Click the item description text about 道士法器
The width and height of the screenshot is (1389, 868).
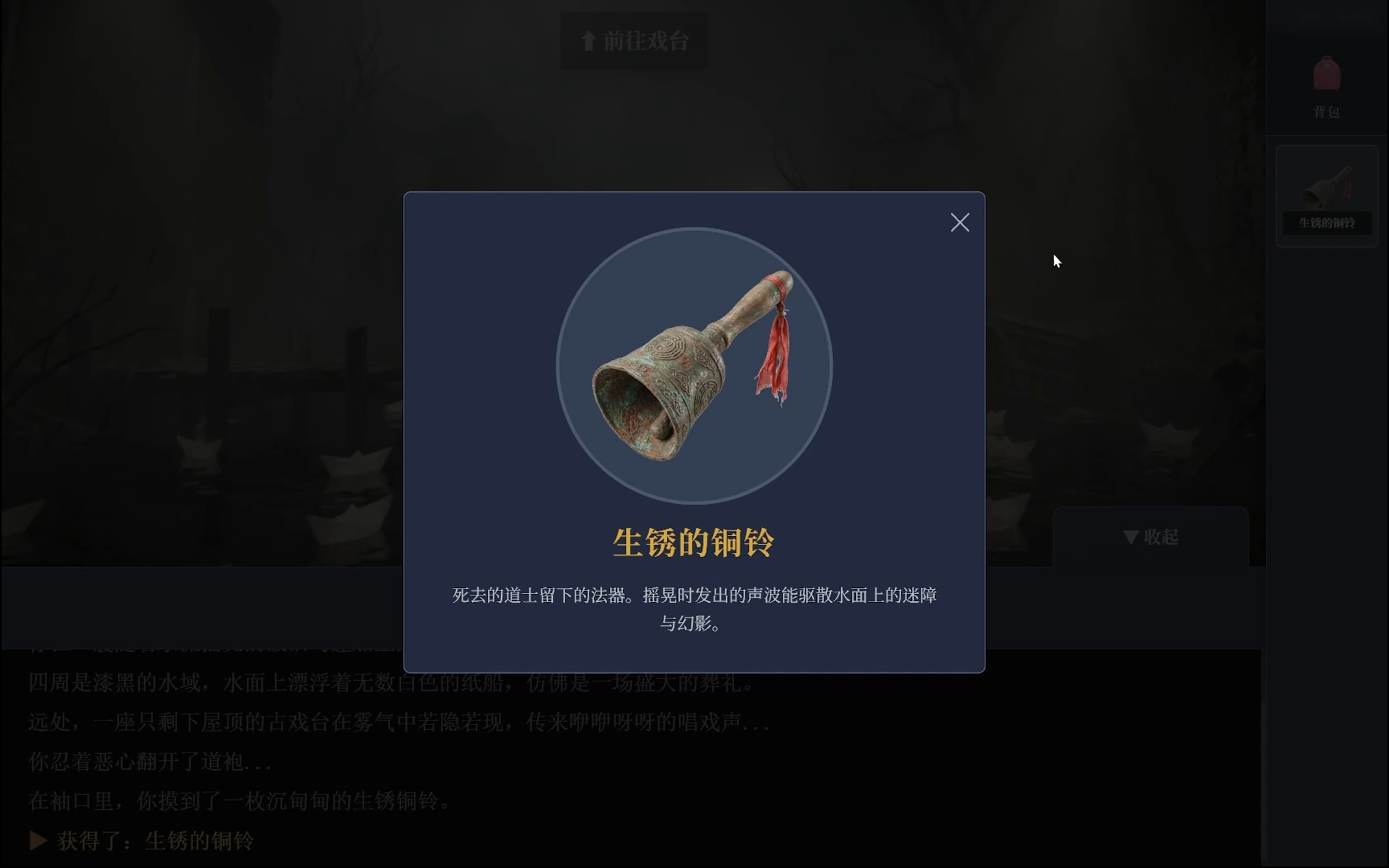(x=694, y=609)
